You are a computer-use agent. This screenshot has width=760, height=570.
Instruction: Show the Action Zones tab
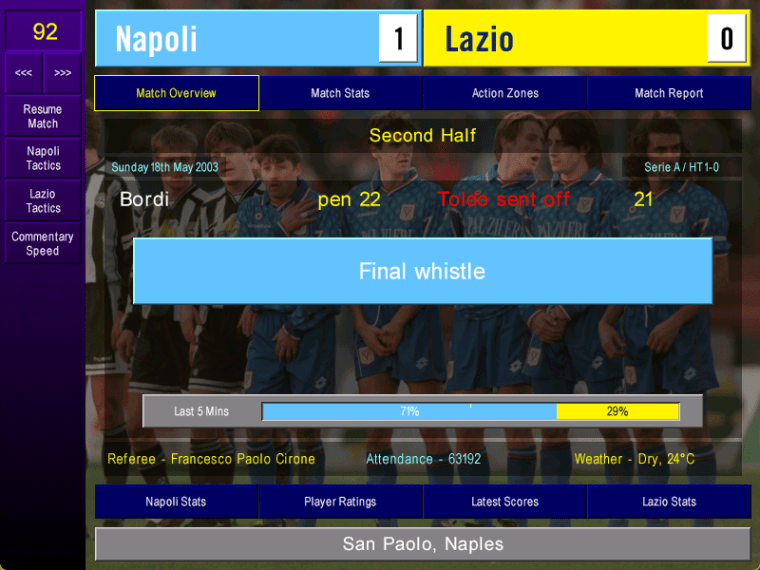point(505,93)
